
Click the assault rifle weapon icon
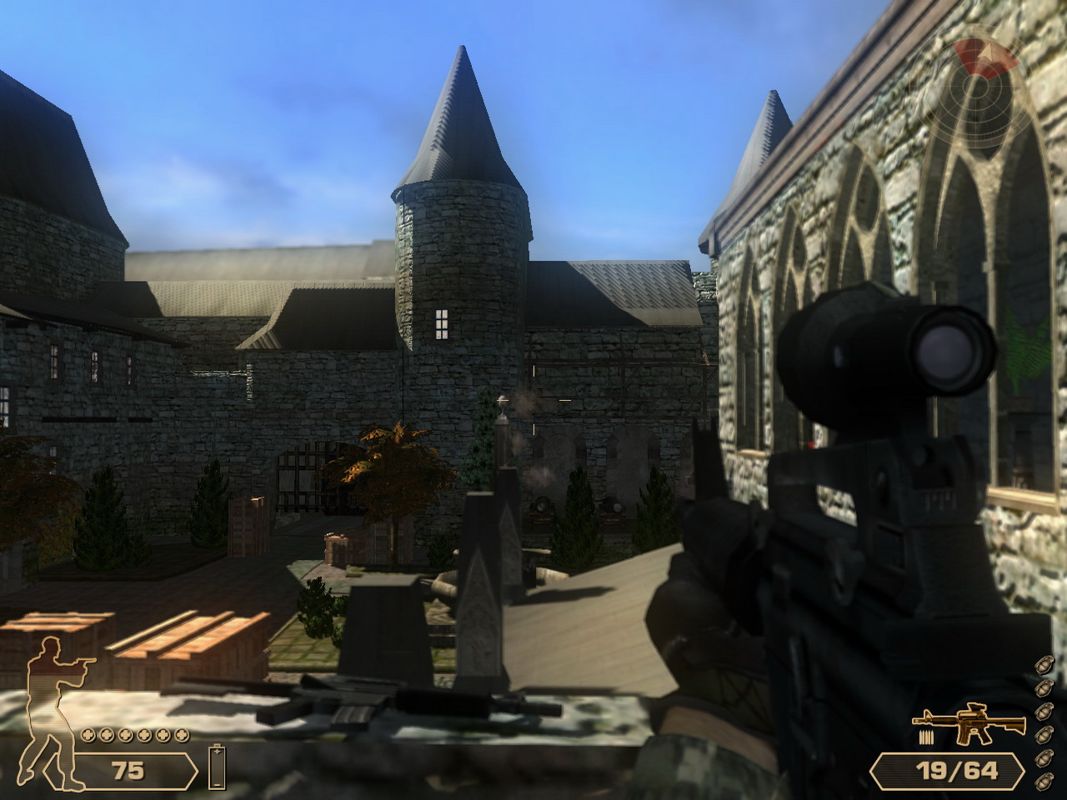click(968, 724)
